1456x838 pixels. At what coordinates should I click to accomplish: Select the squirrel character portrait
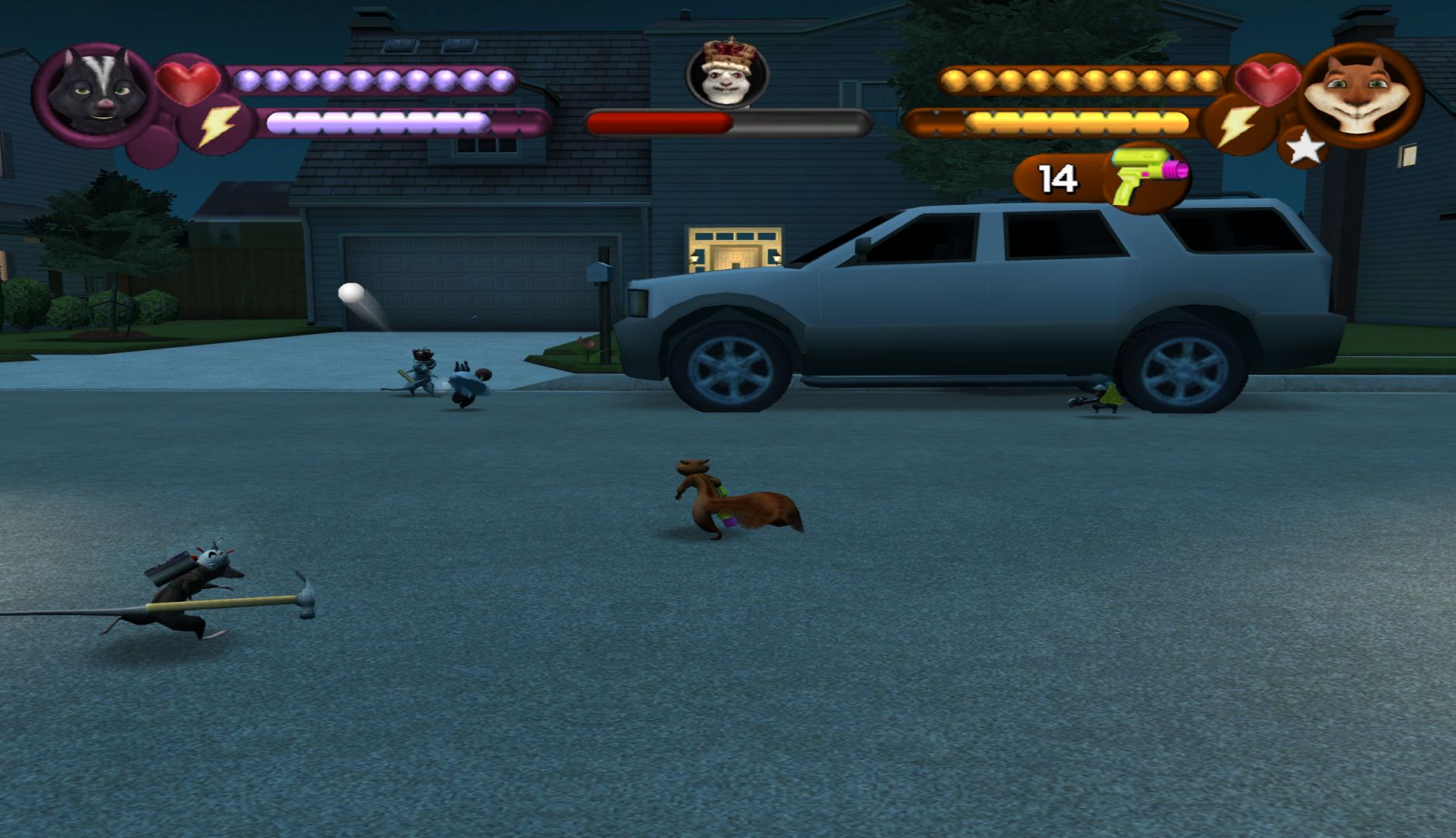(1358, 93)
